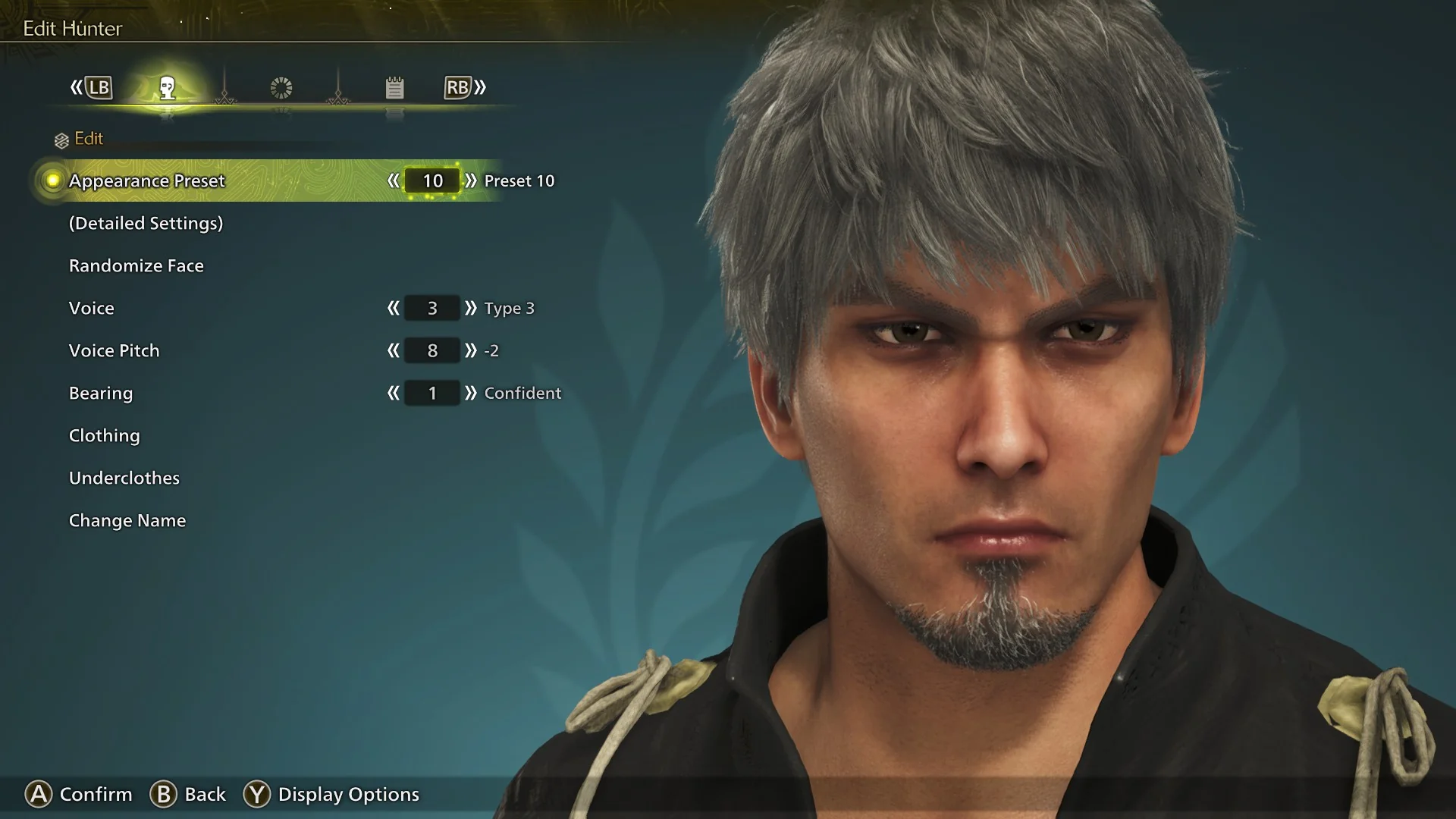Switch Bearing to next style

tap(471, 393)
